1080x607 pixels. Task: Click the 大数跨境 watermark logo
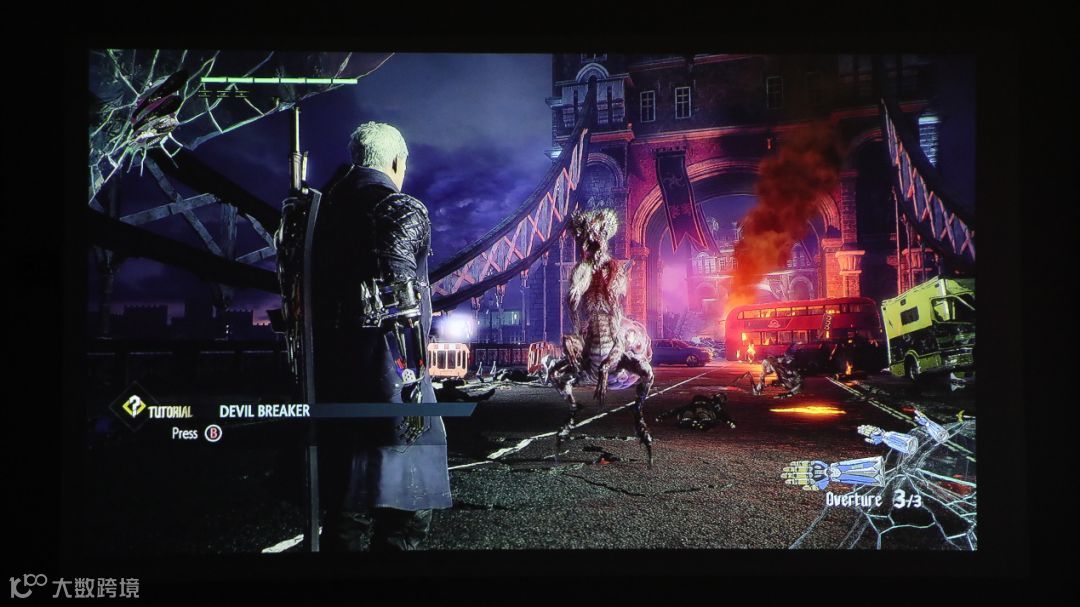tap(73, 587)
